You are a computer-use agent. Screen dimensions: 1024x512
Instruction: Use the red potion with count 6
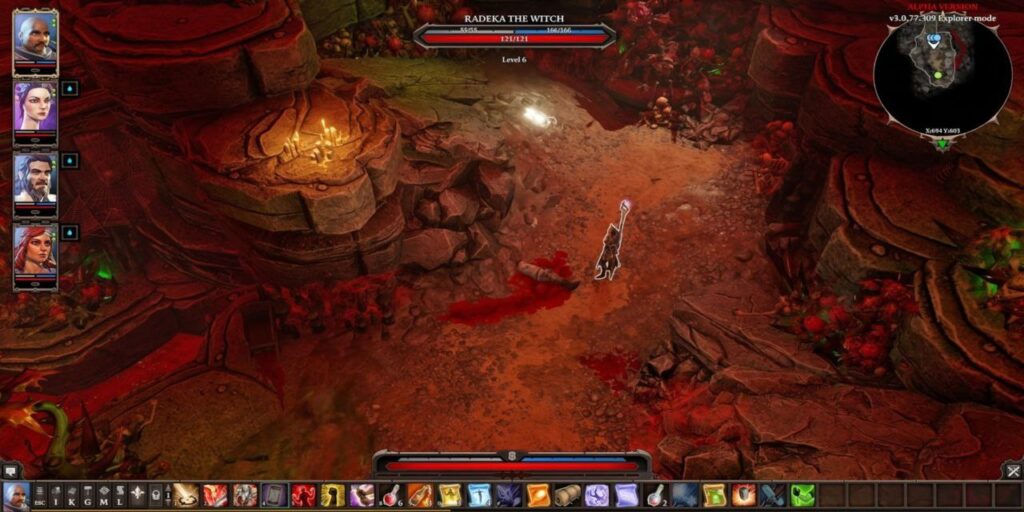(x=391, y=495)
